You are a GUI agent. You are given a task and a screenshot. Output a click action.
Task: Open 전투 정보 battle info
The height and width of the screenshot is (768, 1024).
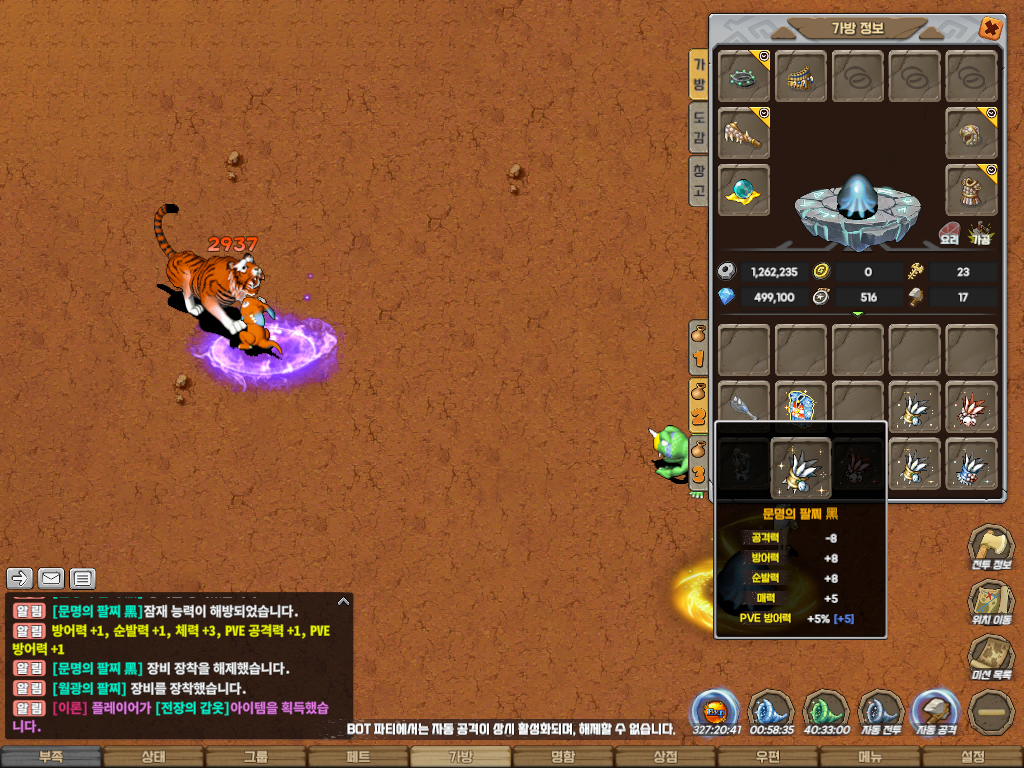pos(989,549)
